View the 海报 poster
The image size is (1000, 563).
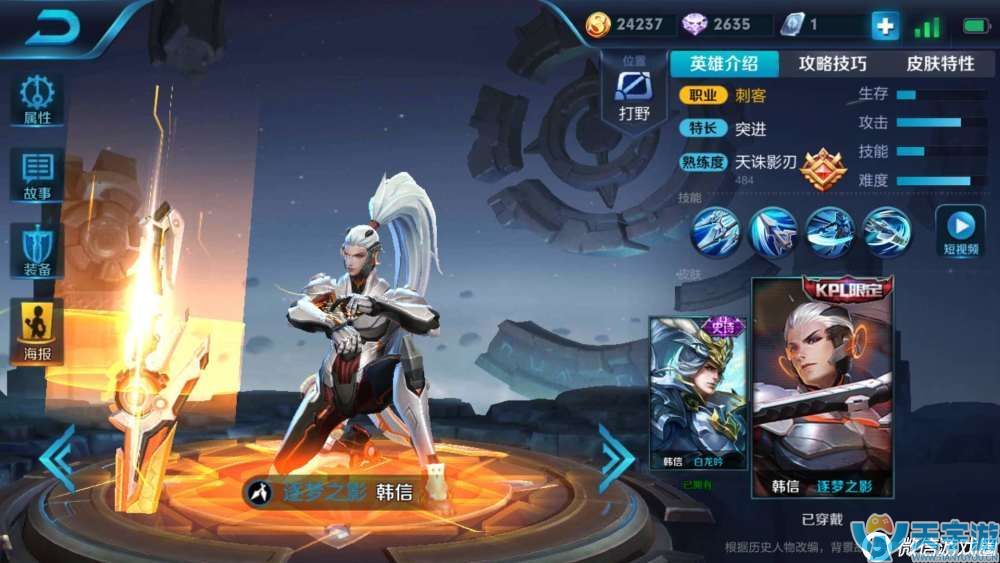[x=37, y=330]
